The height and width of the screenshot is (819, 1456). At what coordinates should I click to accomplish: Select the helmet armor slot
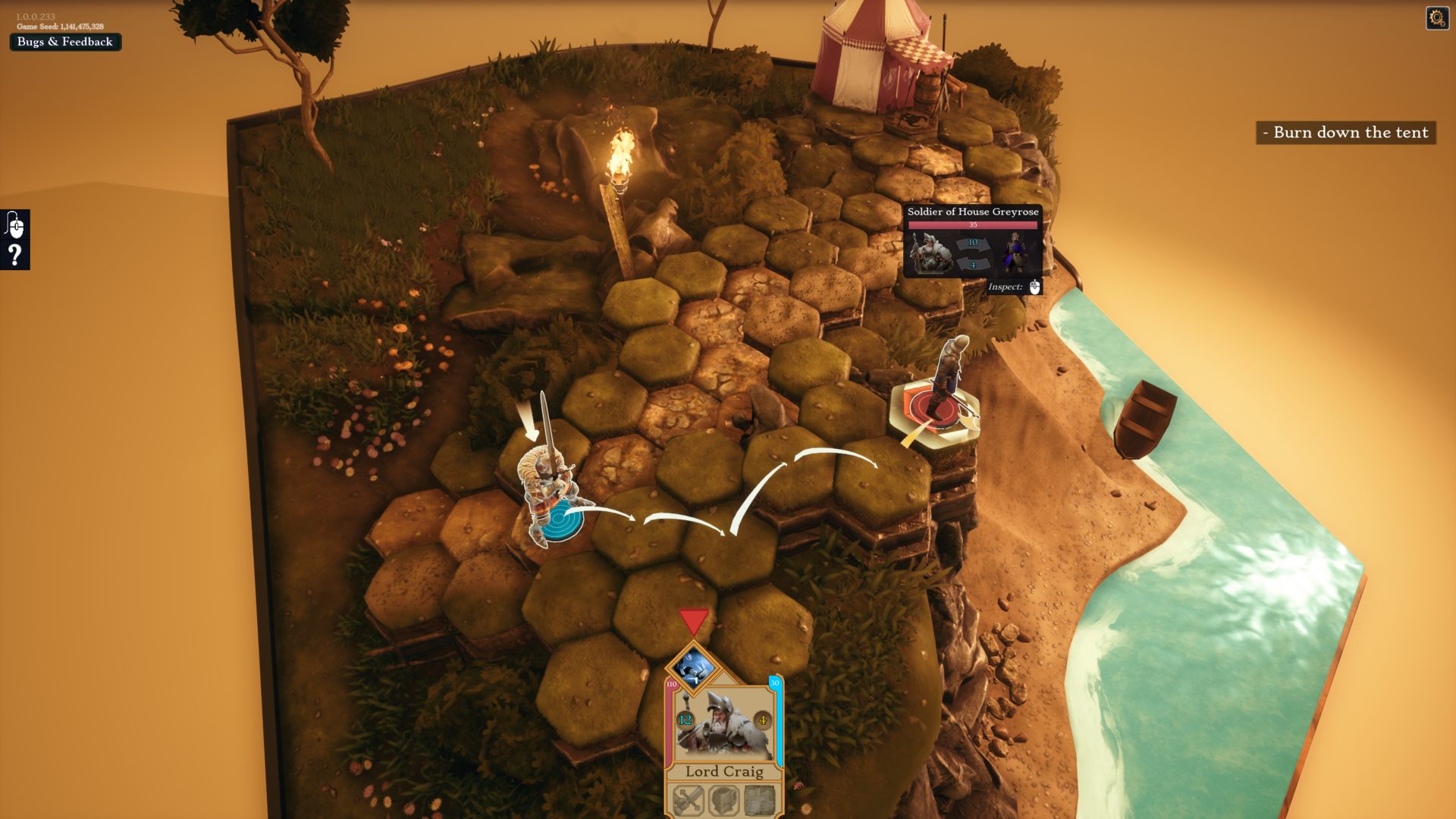(x=724, y=799)
